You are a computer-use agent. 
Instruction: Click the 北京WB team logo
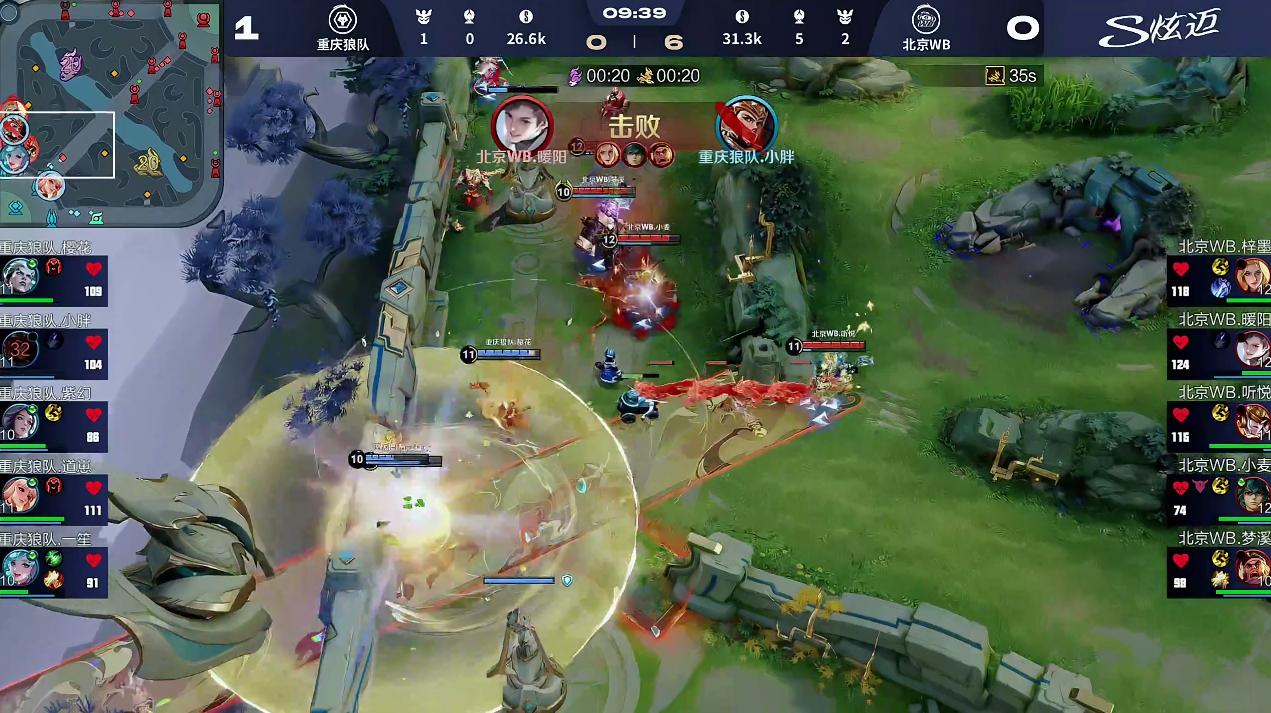coord(926,21)
